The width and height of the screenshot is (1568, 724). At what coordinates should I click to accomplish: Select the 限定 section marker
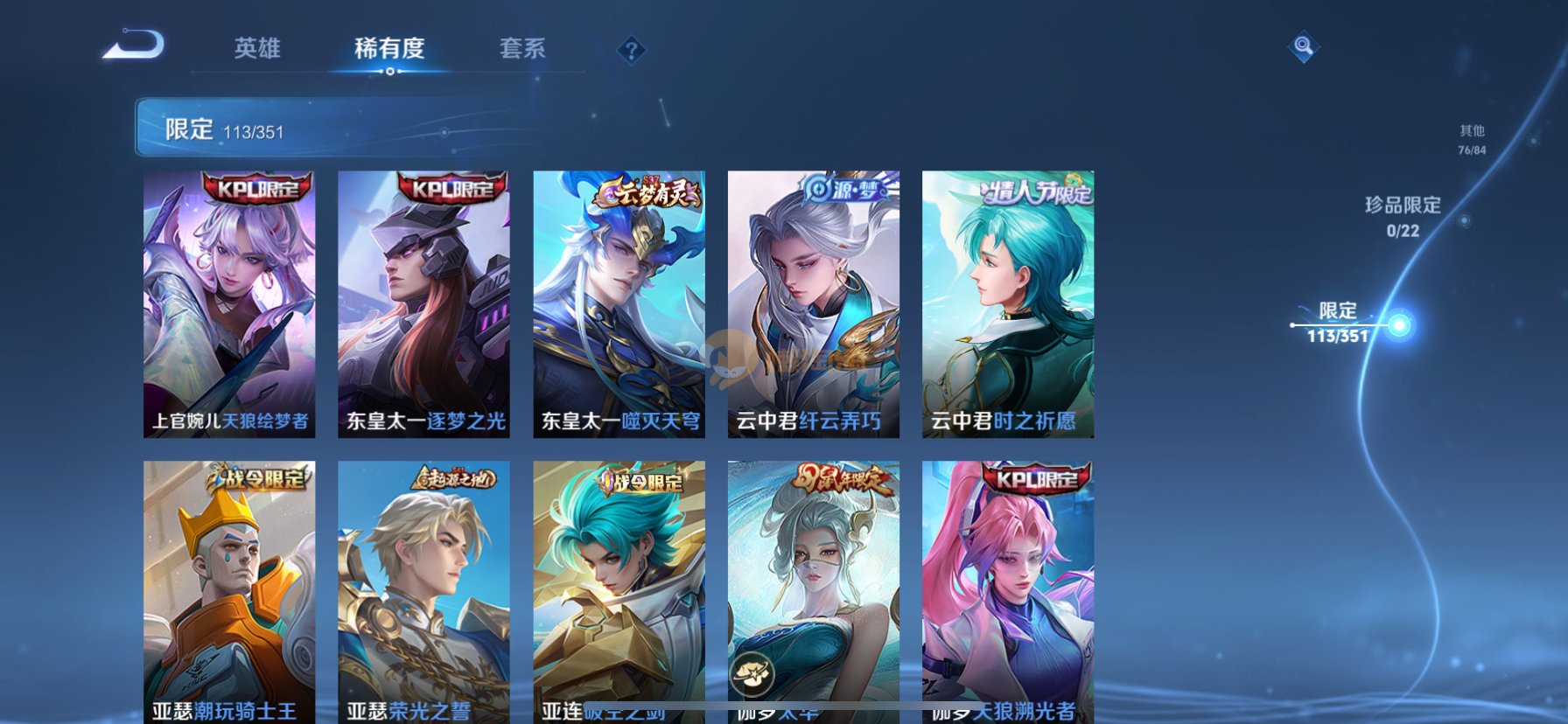(x=1399, y=325)
